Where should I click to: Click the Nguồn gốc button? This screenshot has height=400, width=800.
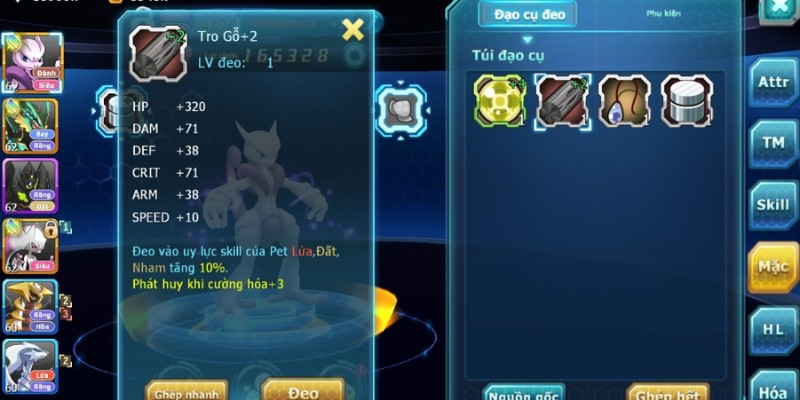[x=523, y=391]
